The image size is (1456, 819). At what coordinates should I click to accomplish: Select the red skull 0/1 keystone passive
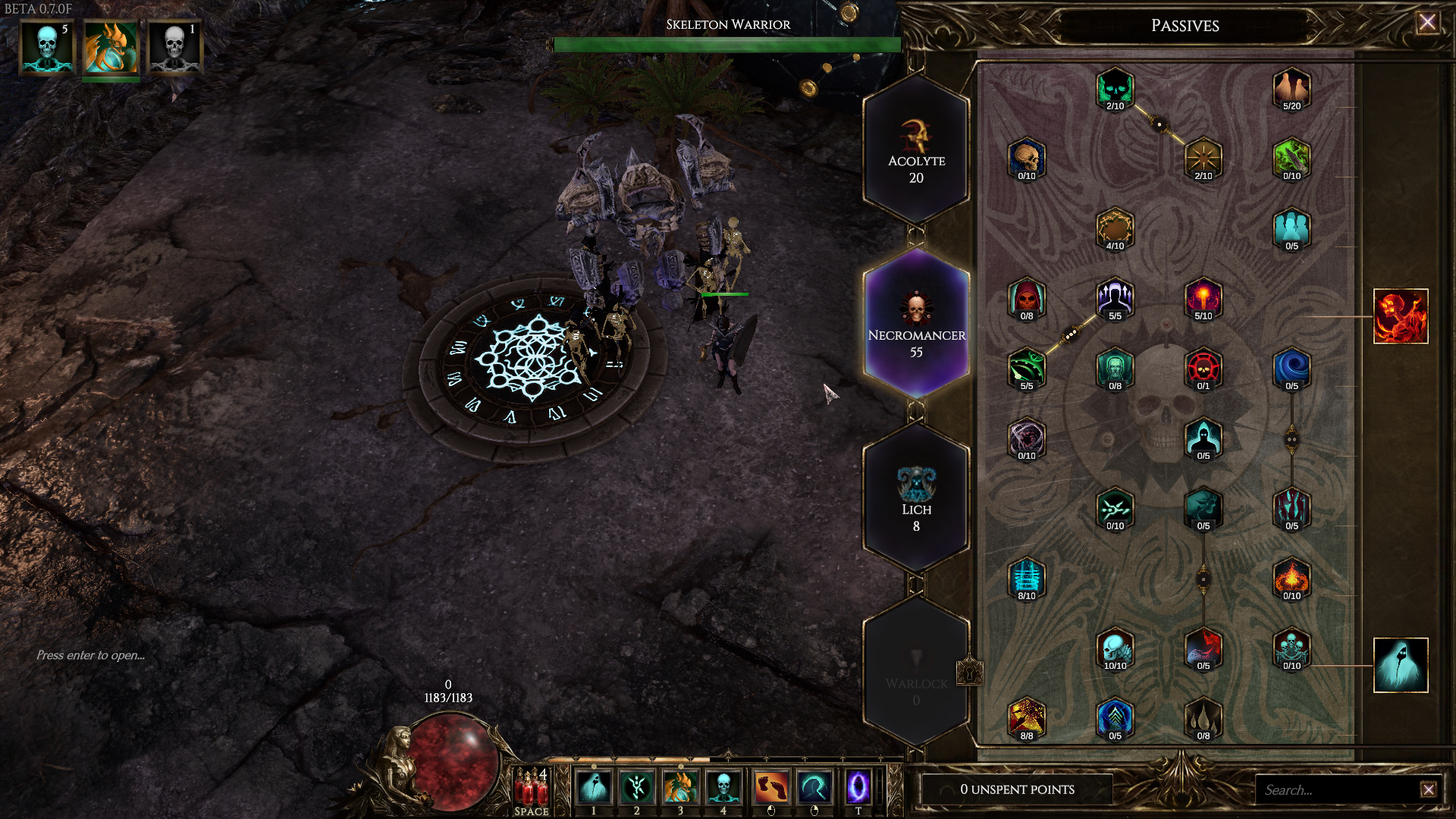1203,369
